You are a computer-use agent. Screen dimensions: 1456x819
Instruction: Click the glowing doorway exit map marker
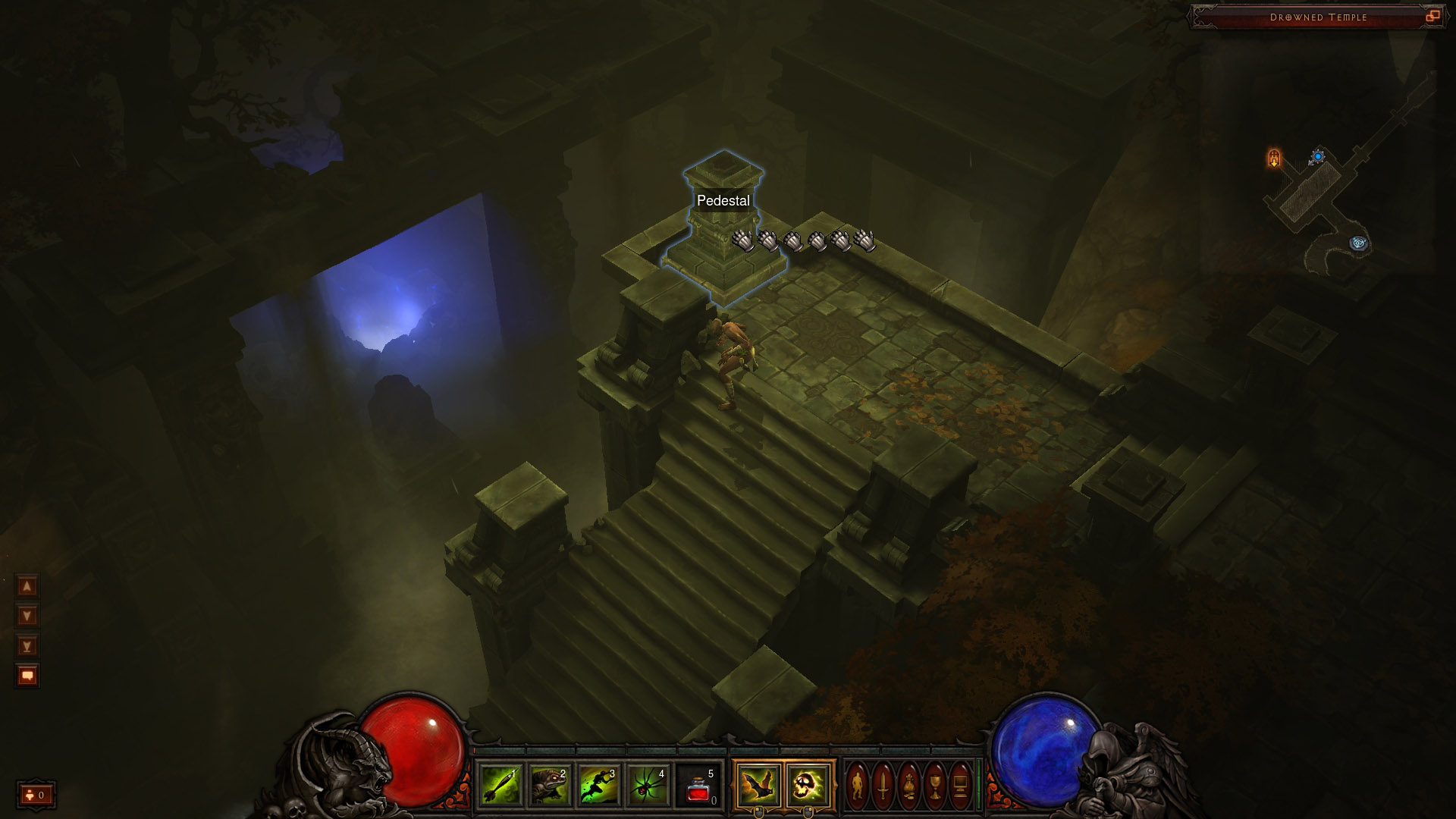click(1274, 158)
